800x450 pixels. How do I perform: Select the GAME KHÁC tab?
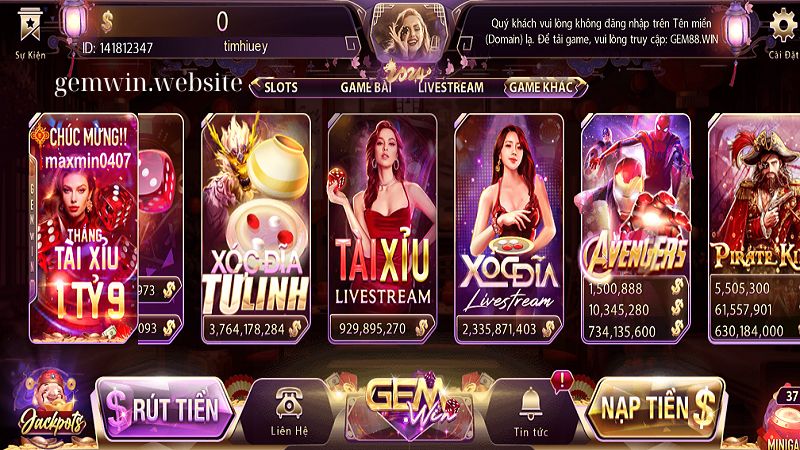(541, 87)
